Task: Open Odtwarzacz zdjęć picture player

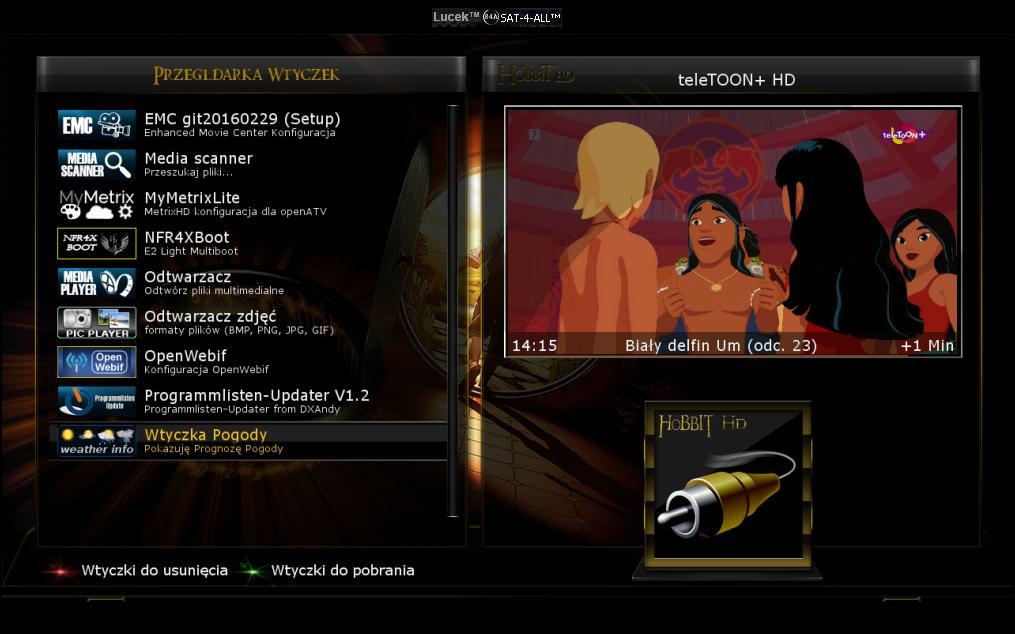Action: point(210,321)
